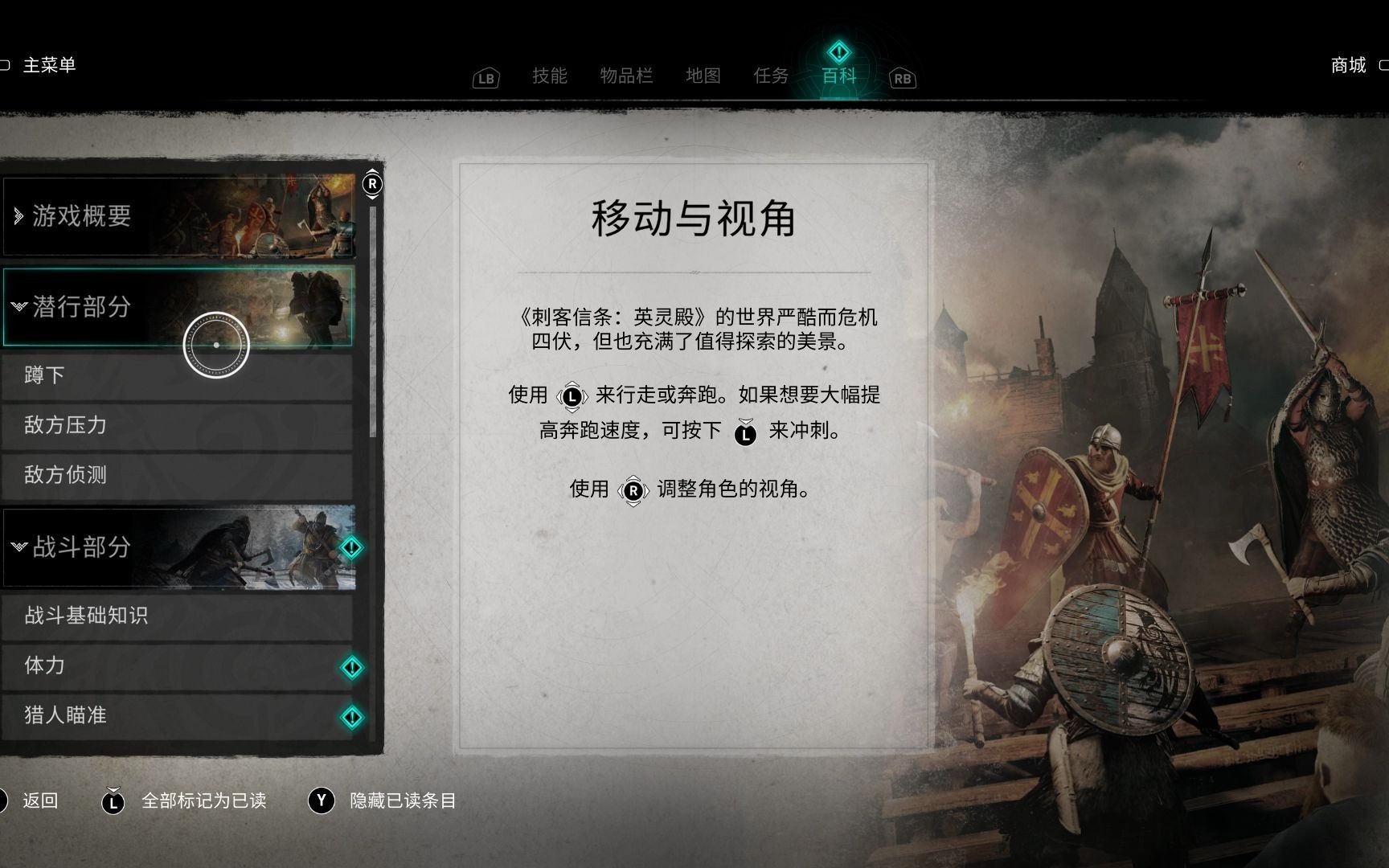
Task: Click the R stick icon above the list
Action: coord(373,183)
